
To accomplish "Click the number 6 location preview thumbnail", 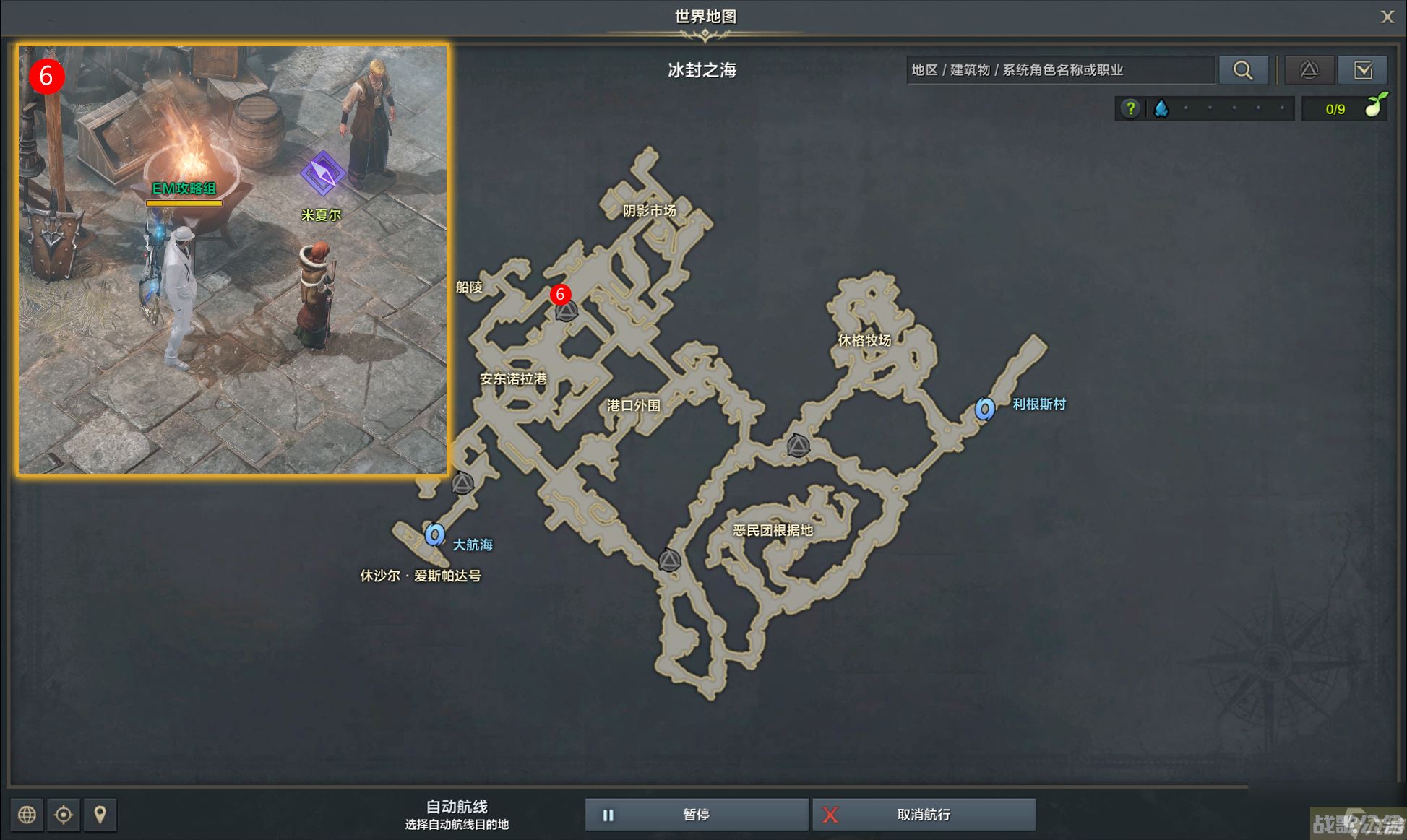I will 233,260.
